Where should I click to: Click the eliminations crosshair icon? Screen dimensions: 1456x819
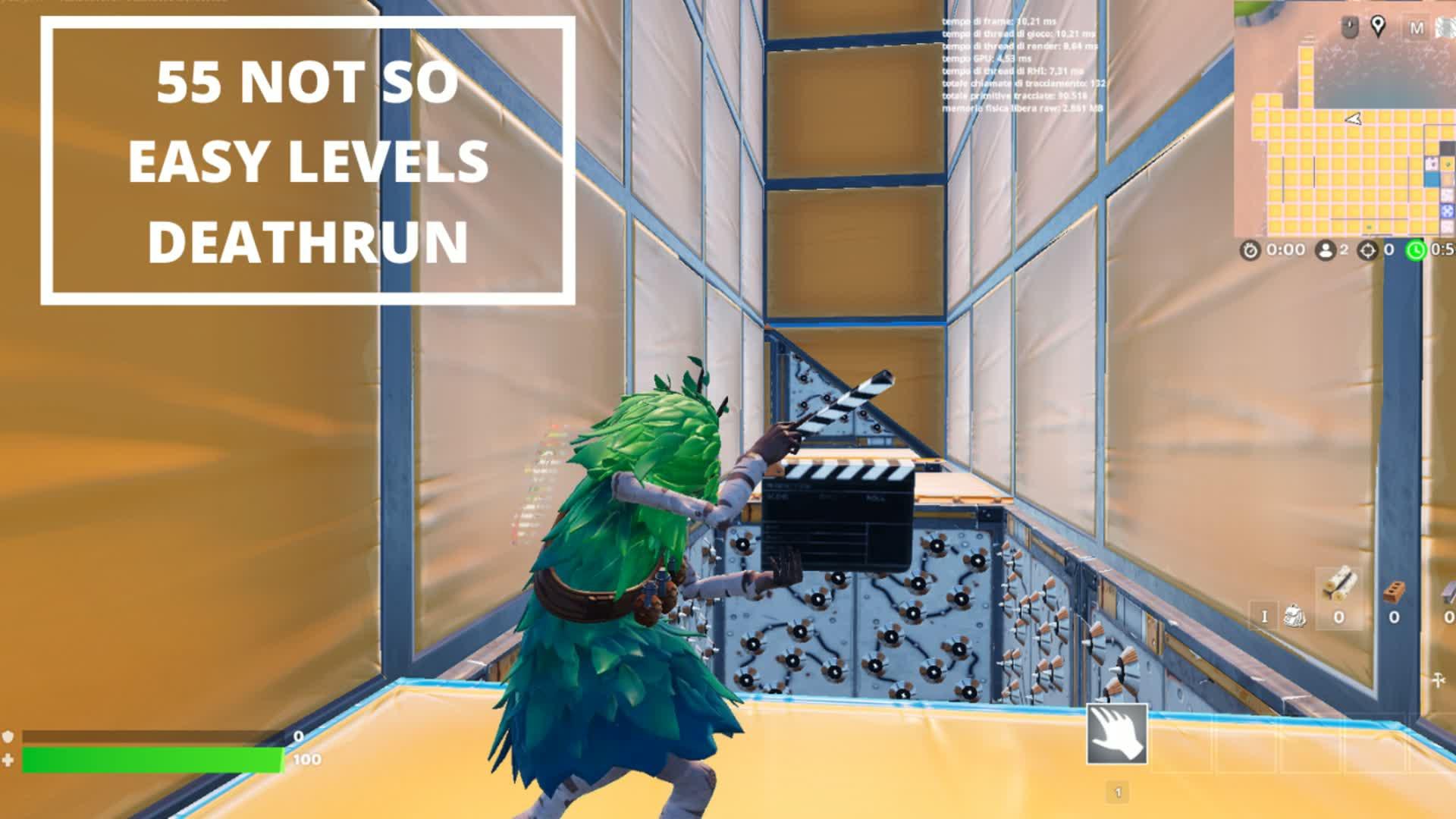tap(1367, 250)
